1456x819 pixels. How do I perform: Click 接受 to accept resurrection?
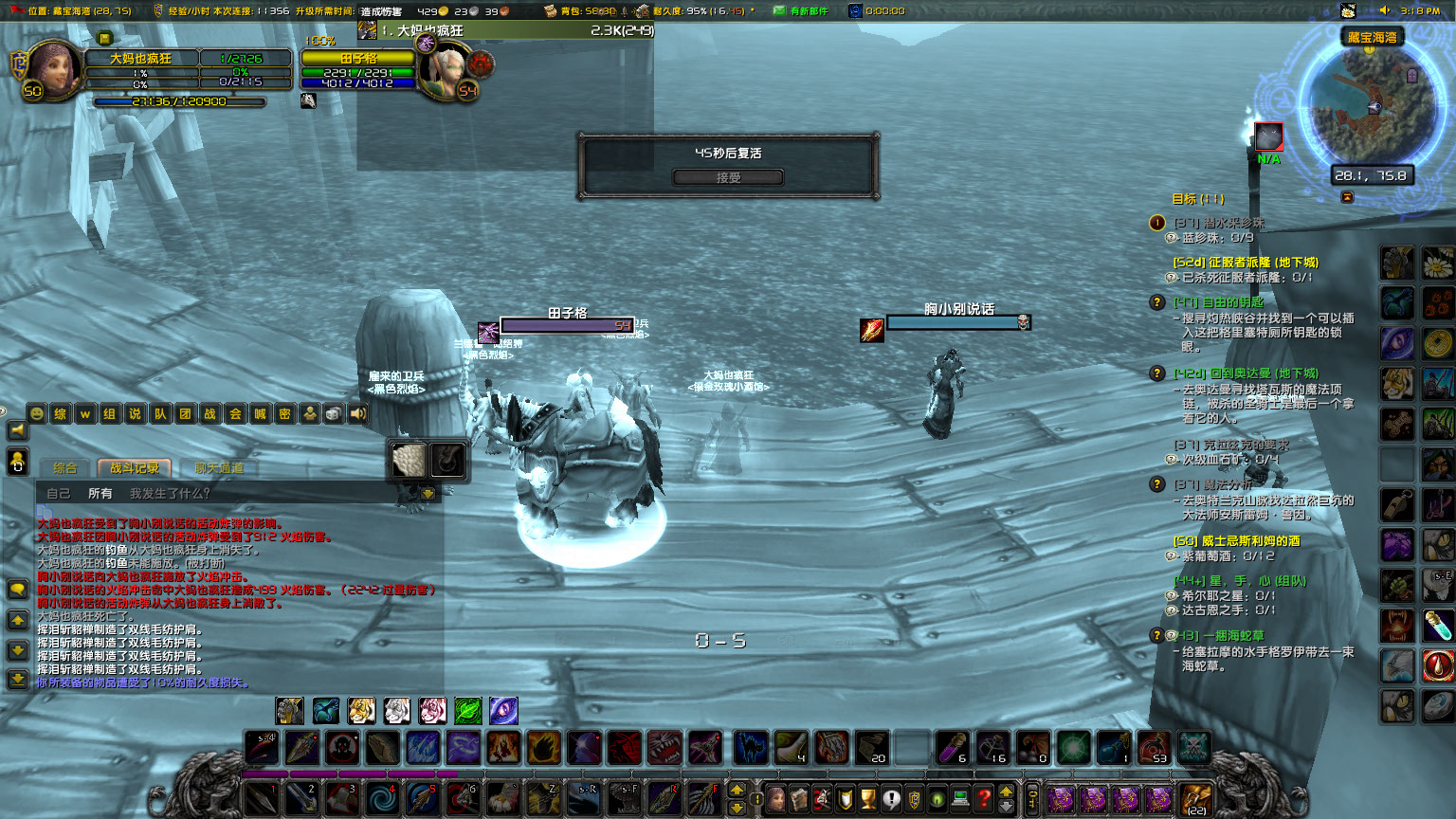728,177
